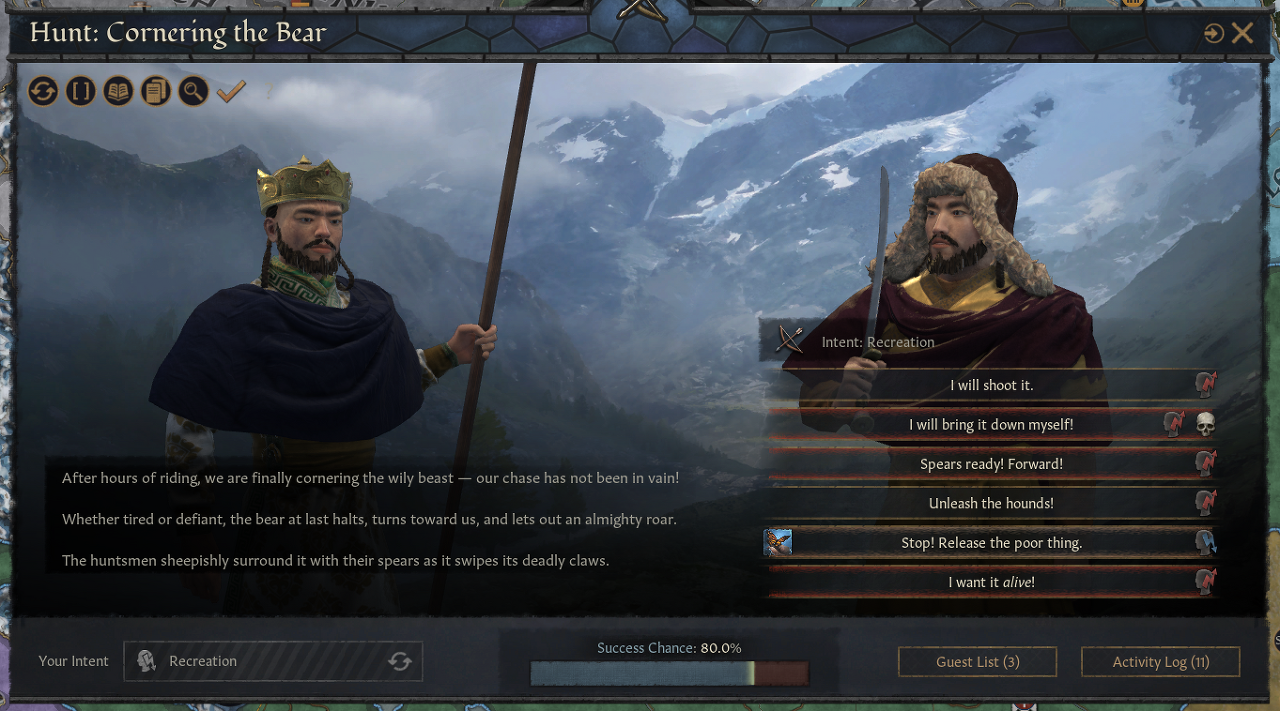
Task: Click the magnifying glass debug icon
Action: 193,92
